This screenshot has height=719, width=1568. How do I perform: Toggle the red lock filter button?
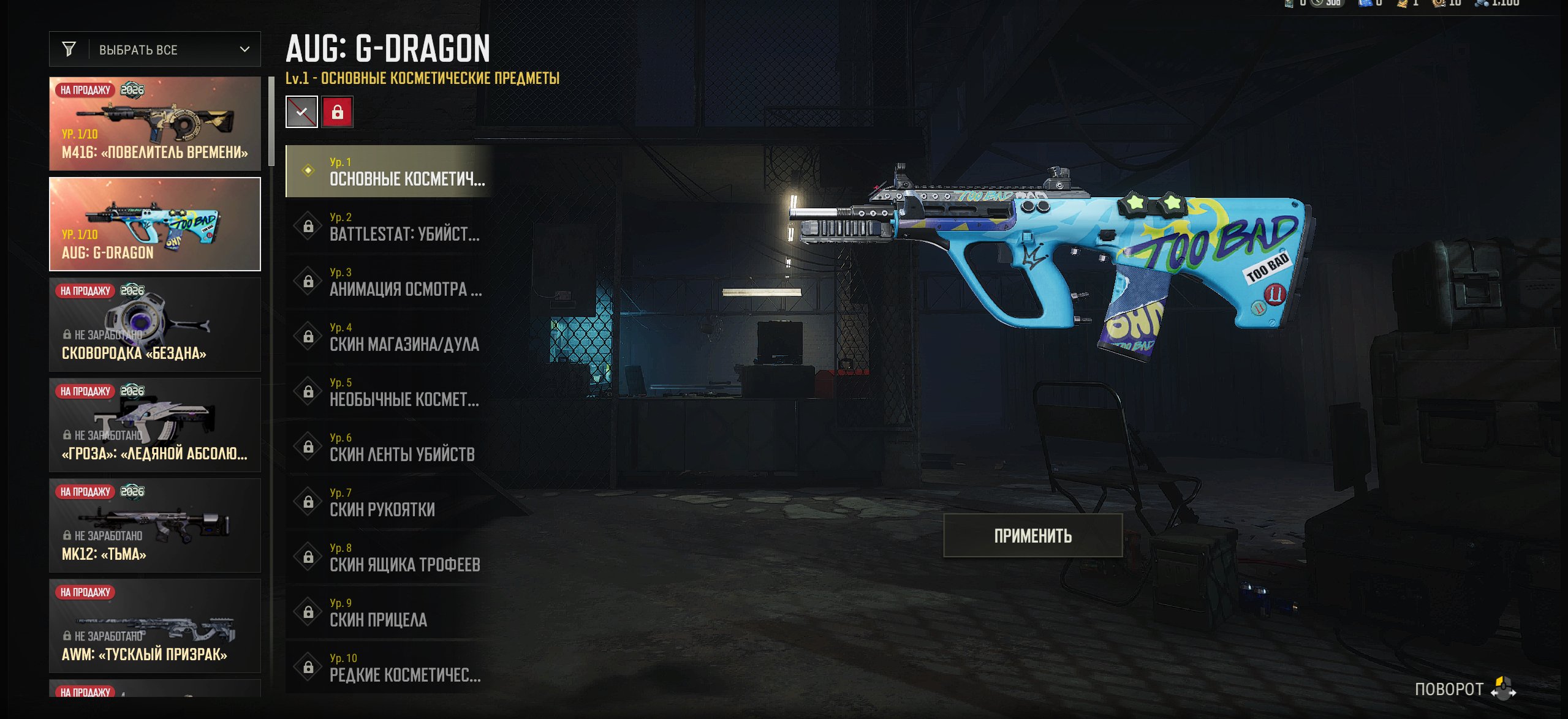click(337, 112)
